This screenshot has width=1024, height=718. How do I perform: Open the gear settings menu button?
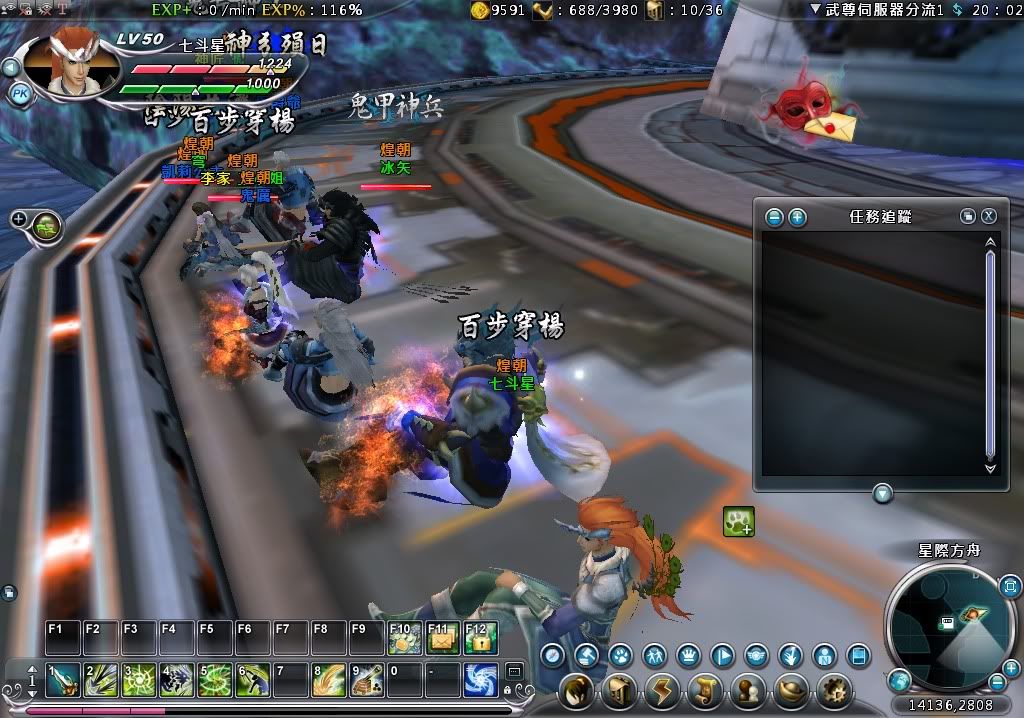[x=832, y=690]
